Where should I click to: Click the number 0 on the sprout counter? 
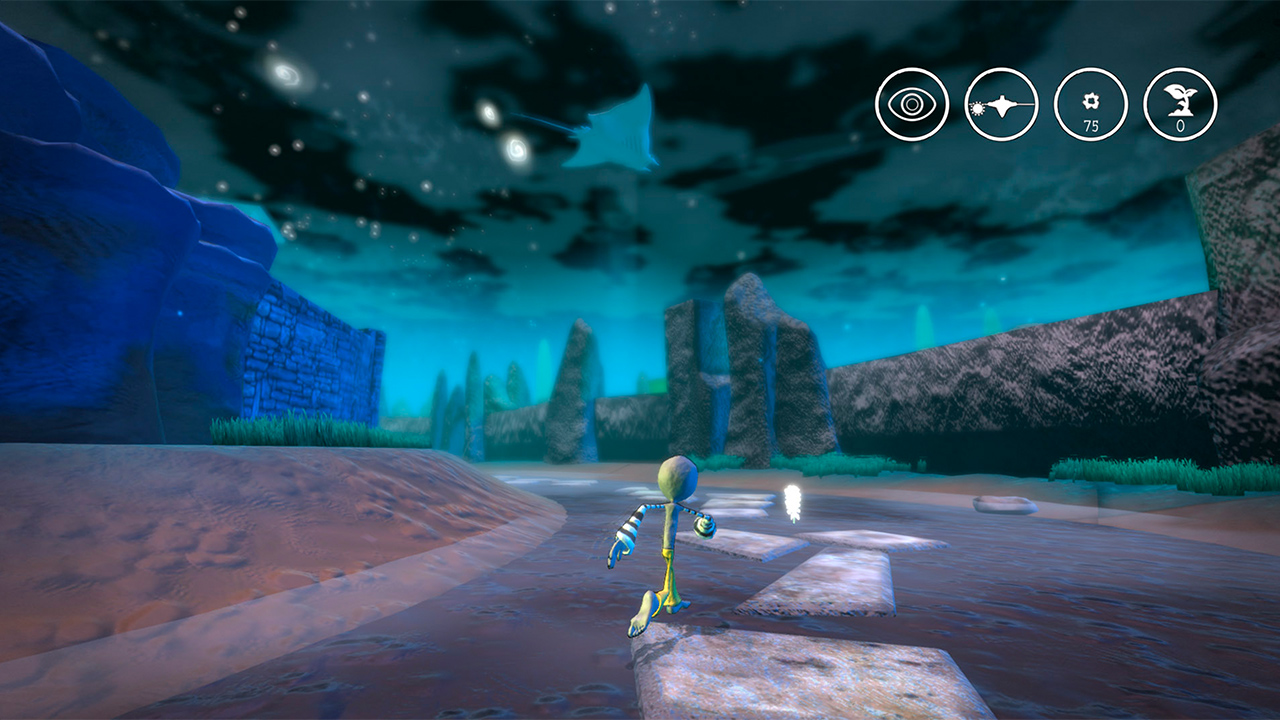coord(1180,124)
